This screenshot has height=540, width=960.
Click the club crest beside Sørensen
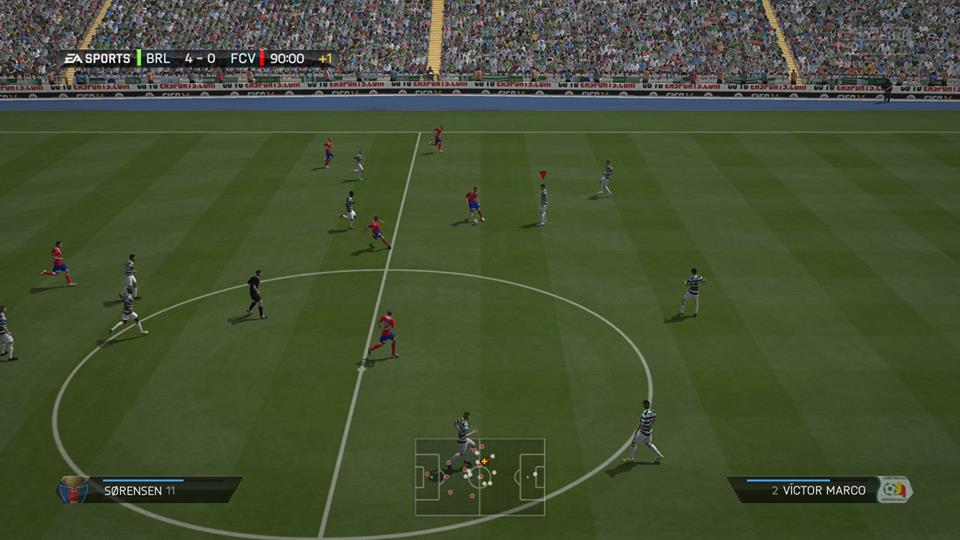[71, 489]
